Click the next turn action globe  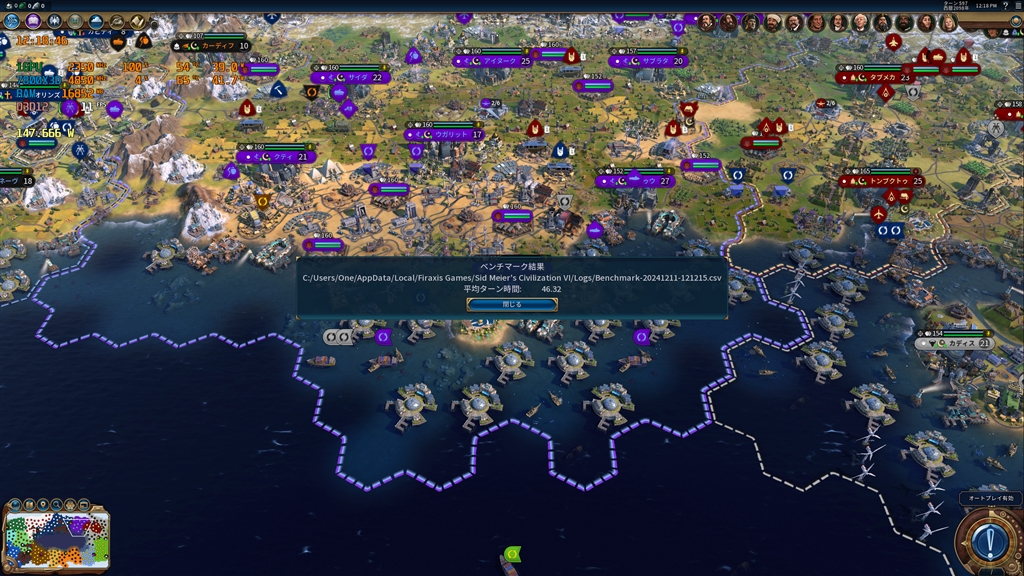[989, 541]
